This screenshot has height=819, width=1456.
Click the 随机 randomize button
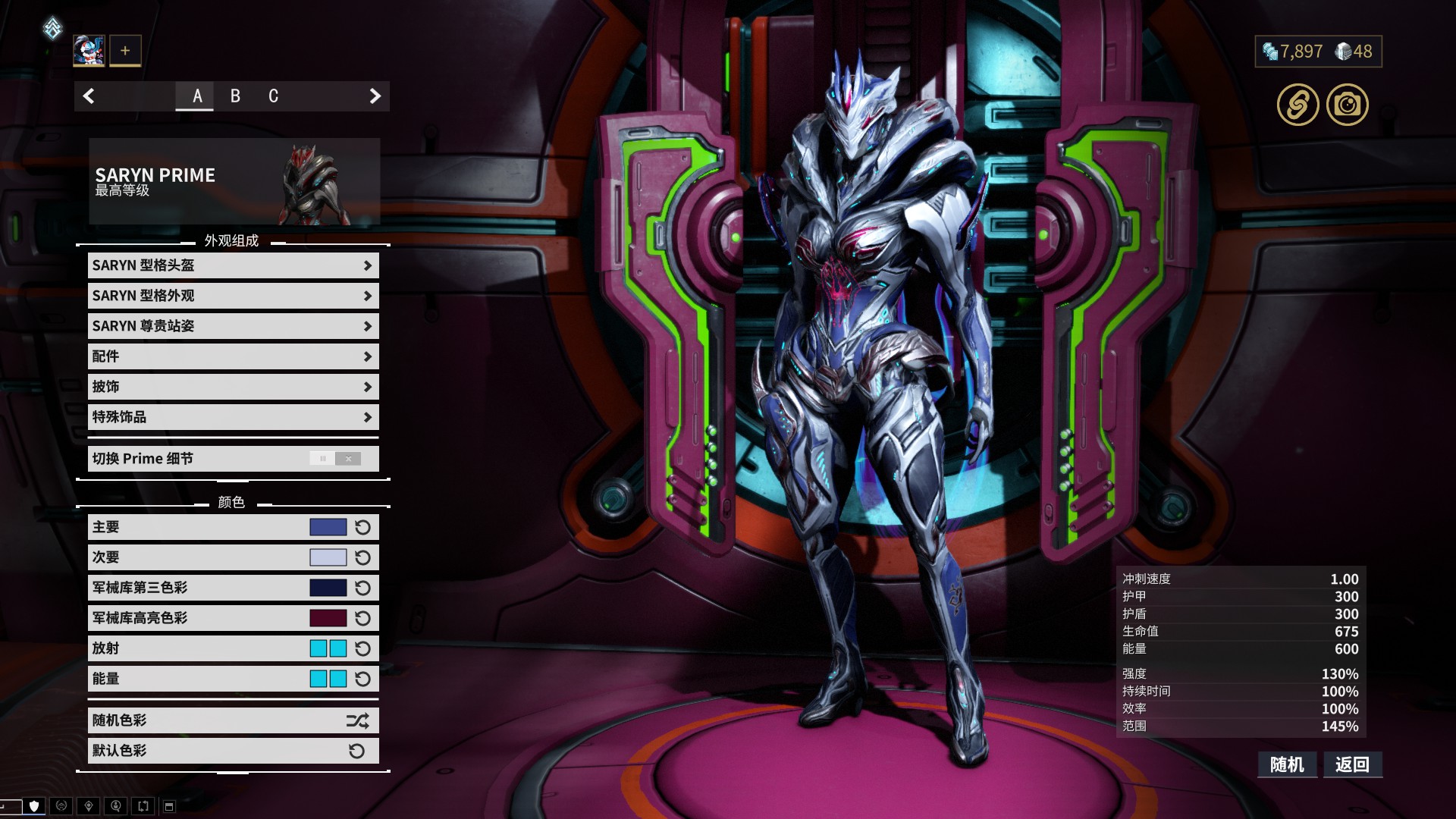pos(1287,764)
